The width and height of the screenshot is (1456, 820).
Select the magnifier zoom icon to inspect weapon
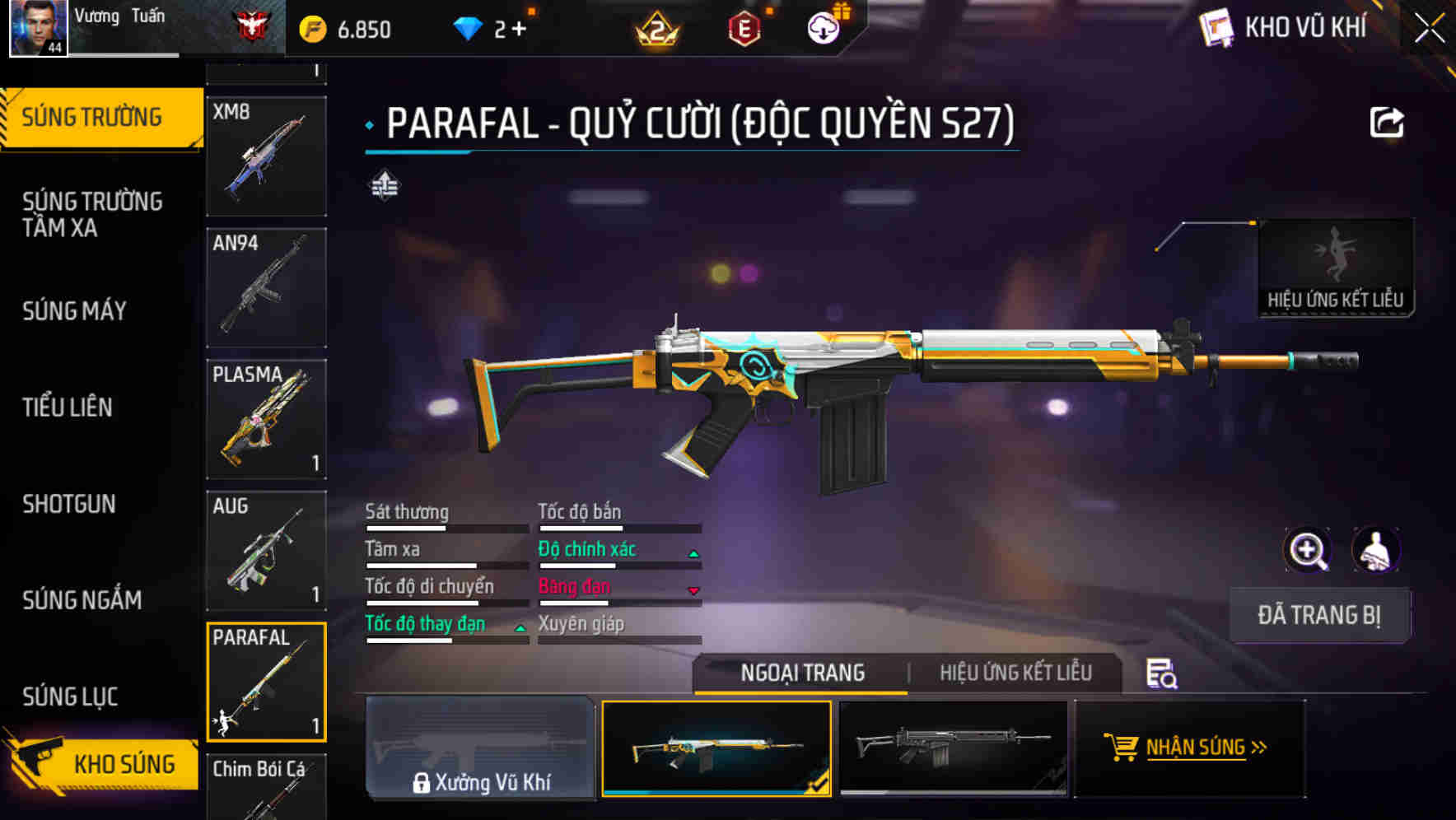[x=1309, y=550]
